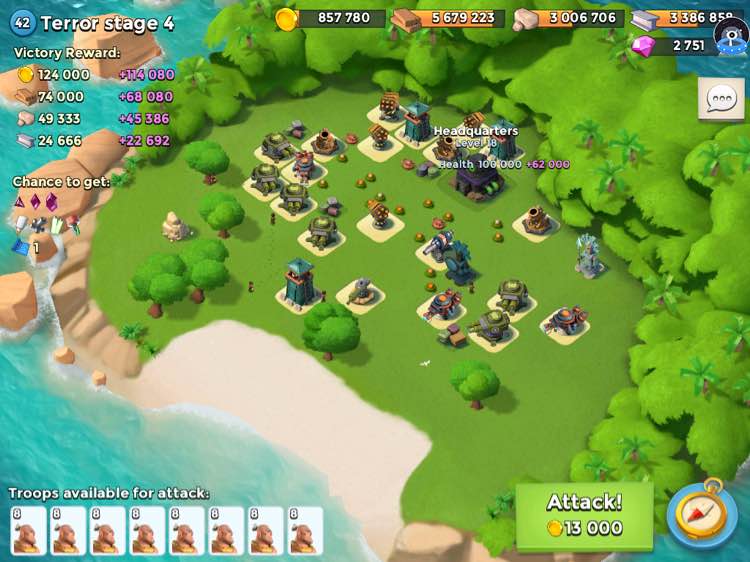
Task: Start the attack for 13 000 gold
Action: pos(584,515)
